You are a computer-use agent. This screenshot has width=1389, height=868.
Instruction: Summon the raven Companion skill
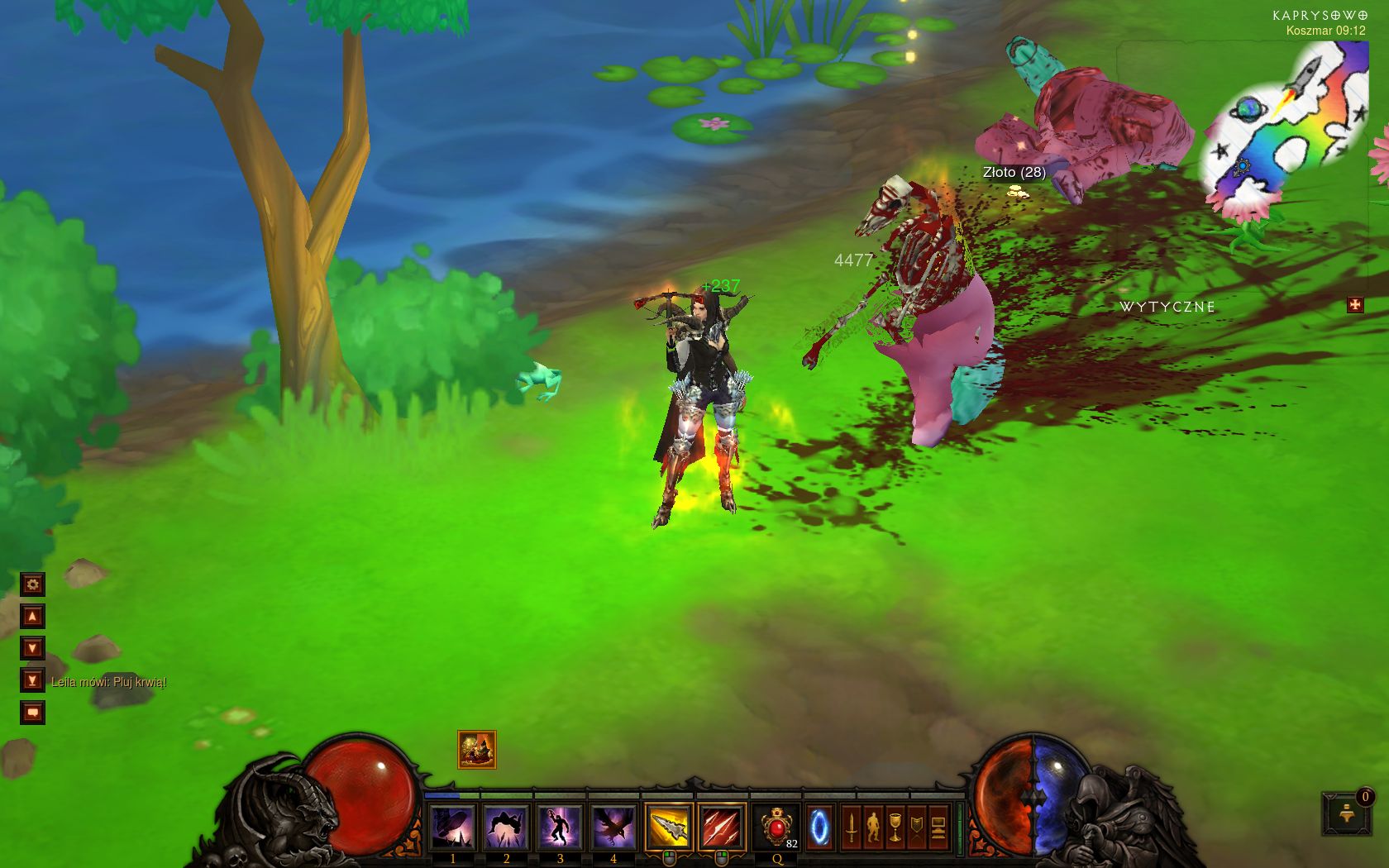tap(613, 827)
